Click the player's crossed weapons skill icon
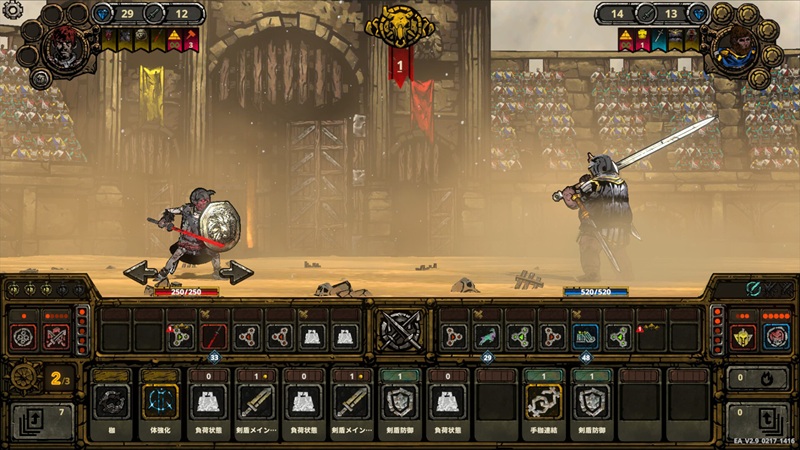Viewport: 800px width, 450px height. click(x=57, y=337)
